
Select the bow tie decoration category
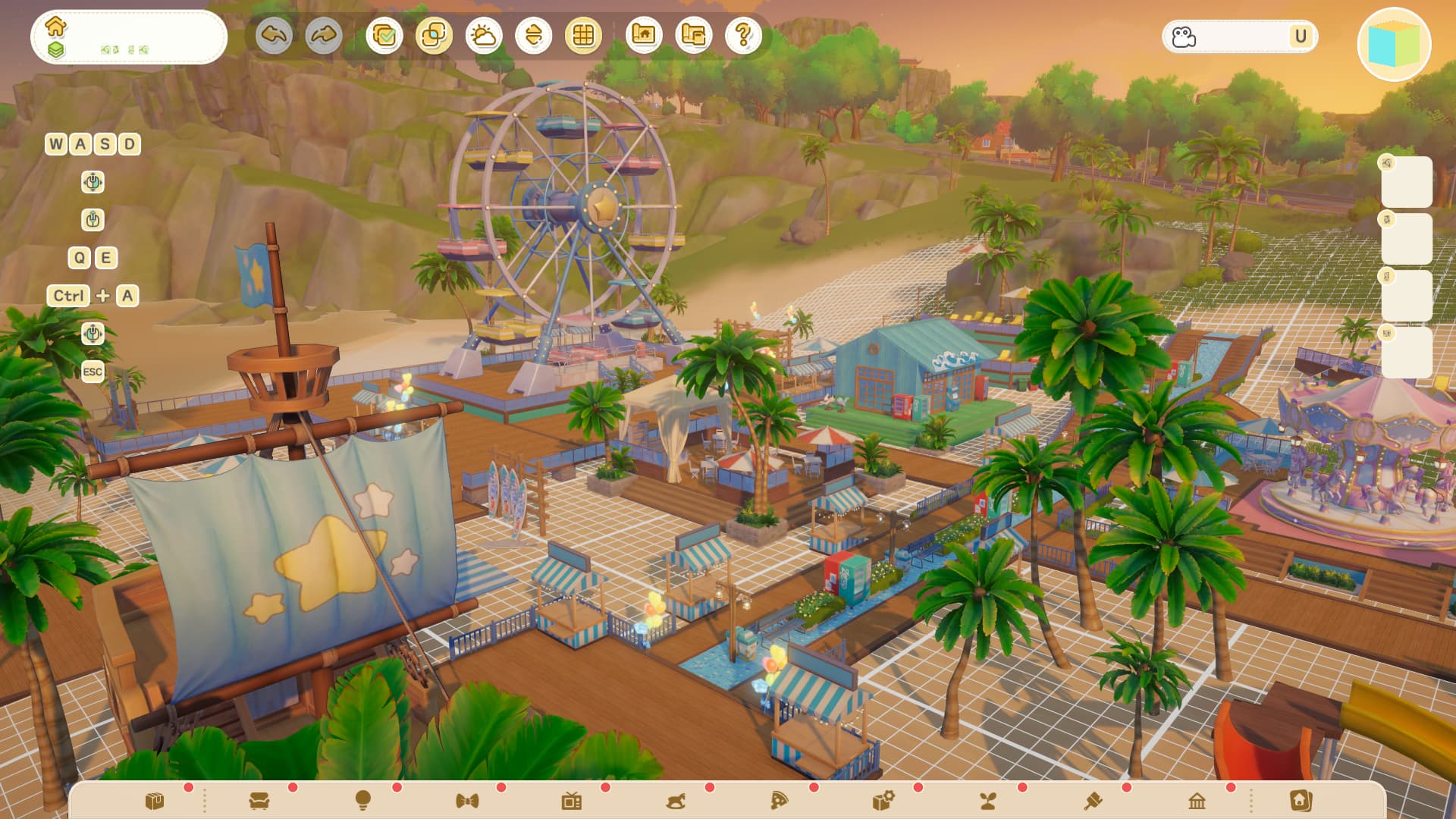(467, 801)
